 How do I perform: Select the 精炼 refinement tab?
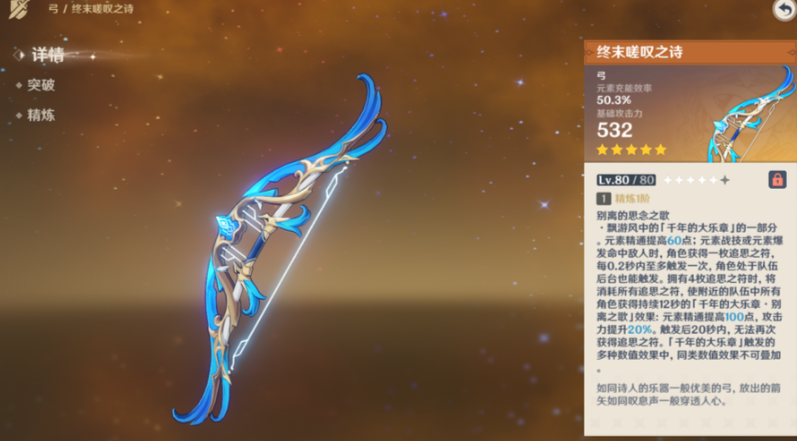point(41,115)
